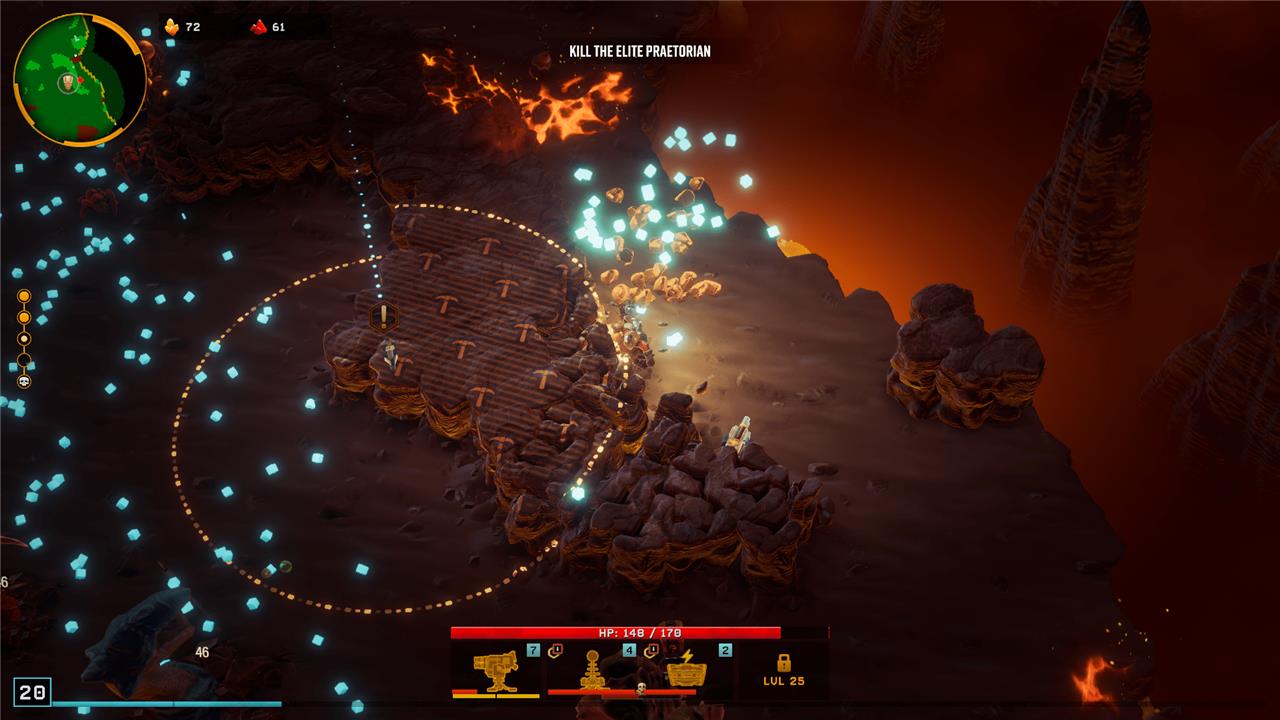
Task: Click the Kill the Elite Praetorian objective
Action: (640, 51)
